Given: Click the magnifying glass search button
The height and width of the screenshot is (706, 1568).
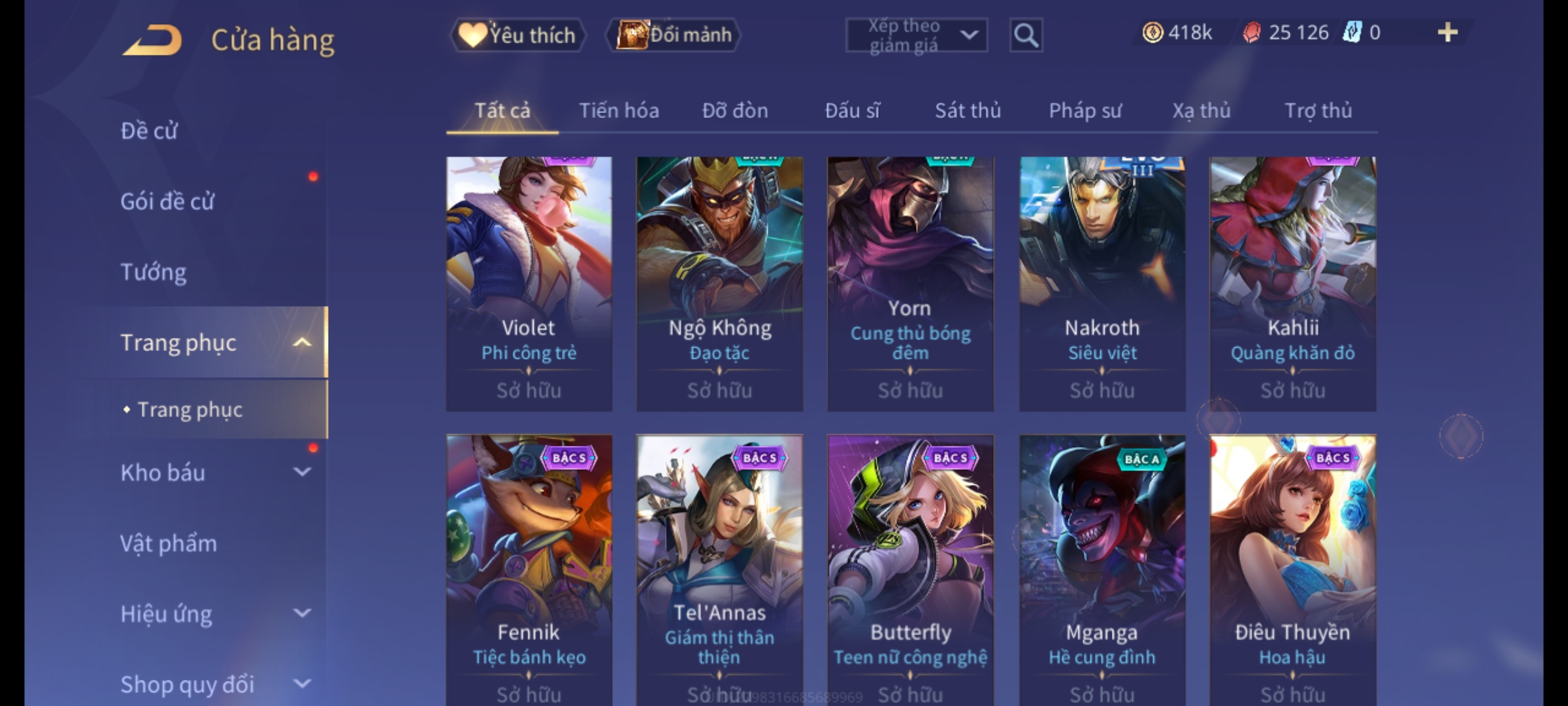Looking at the screenshot, I should coord(1026,35).
